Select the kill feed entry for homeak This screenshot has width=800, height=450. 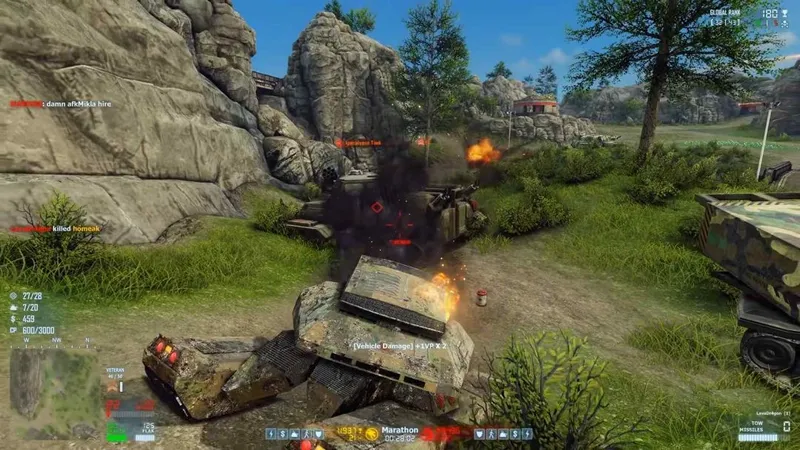(x=60, y=229)
